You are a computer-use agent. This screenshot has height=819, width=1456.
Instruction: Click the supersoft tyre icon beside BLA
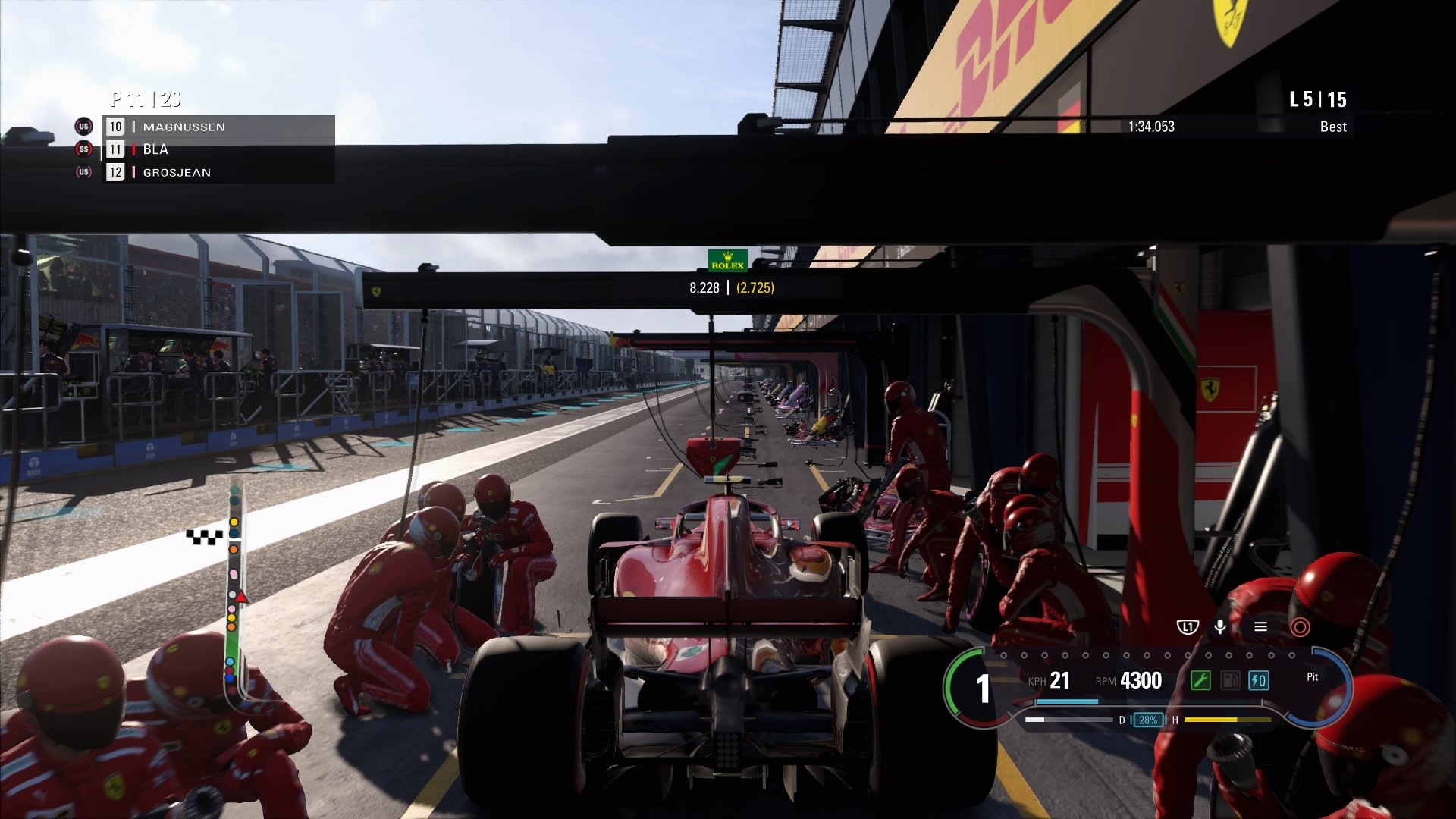coord(84,149)
